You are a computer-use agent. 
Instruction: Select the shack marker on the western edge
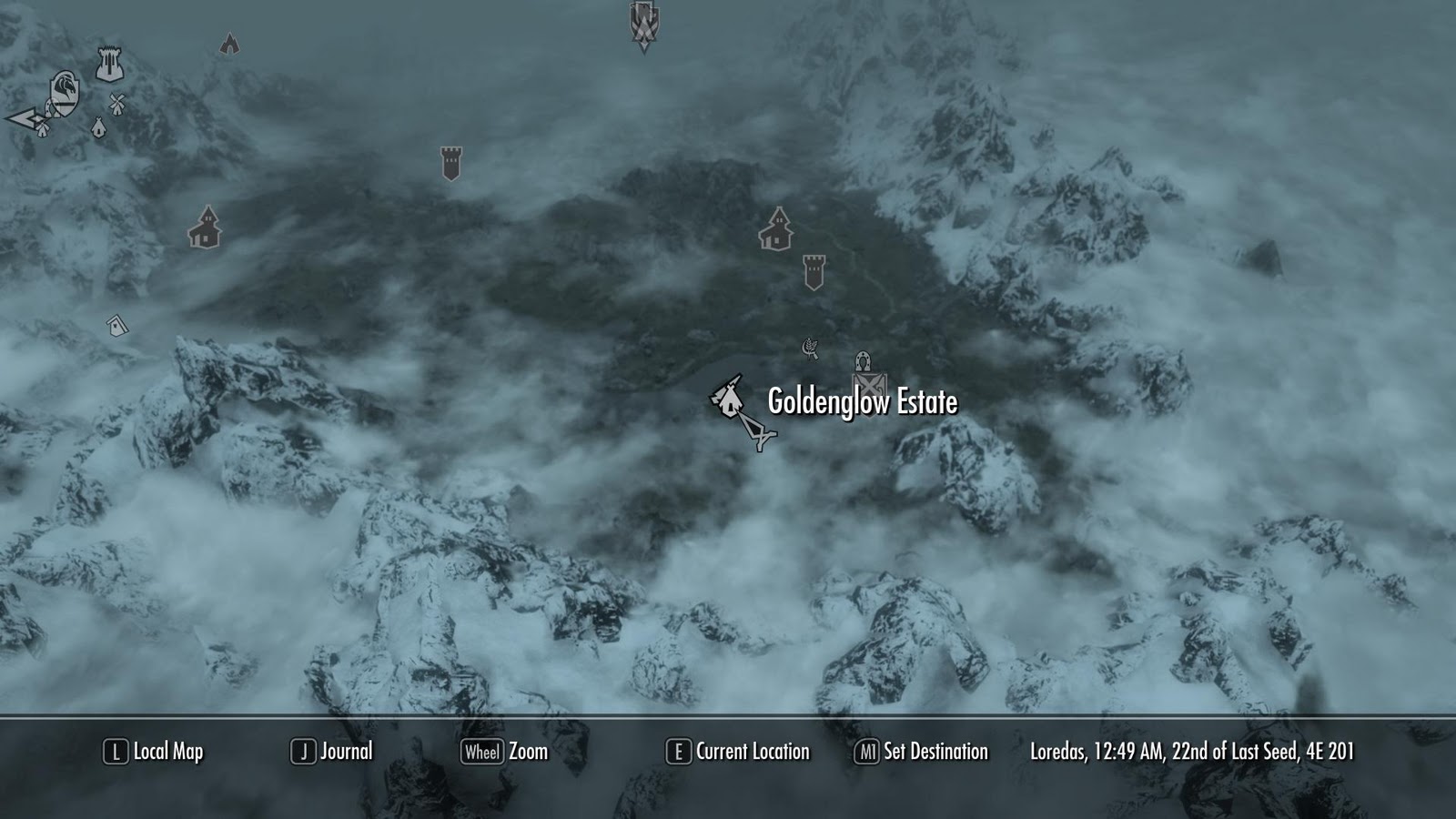pos(116,324)
